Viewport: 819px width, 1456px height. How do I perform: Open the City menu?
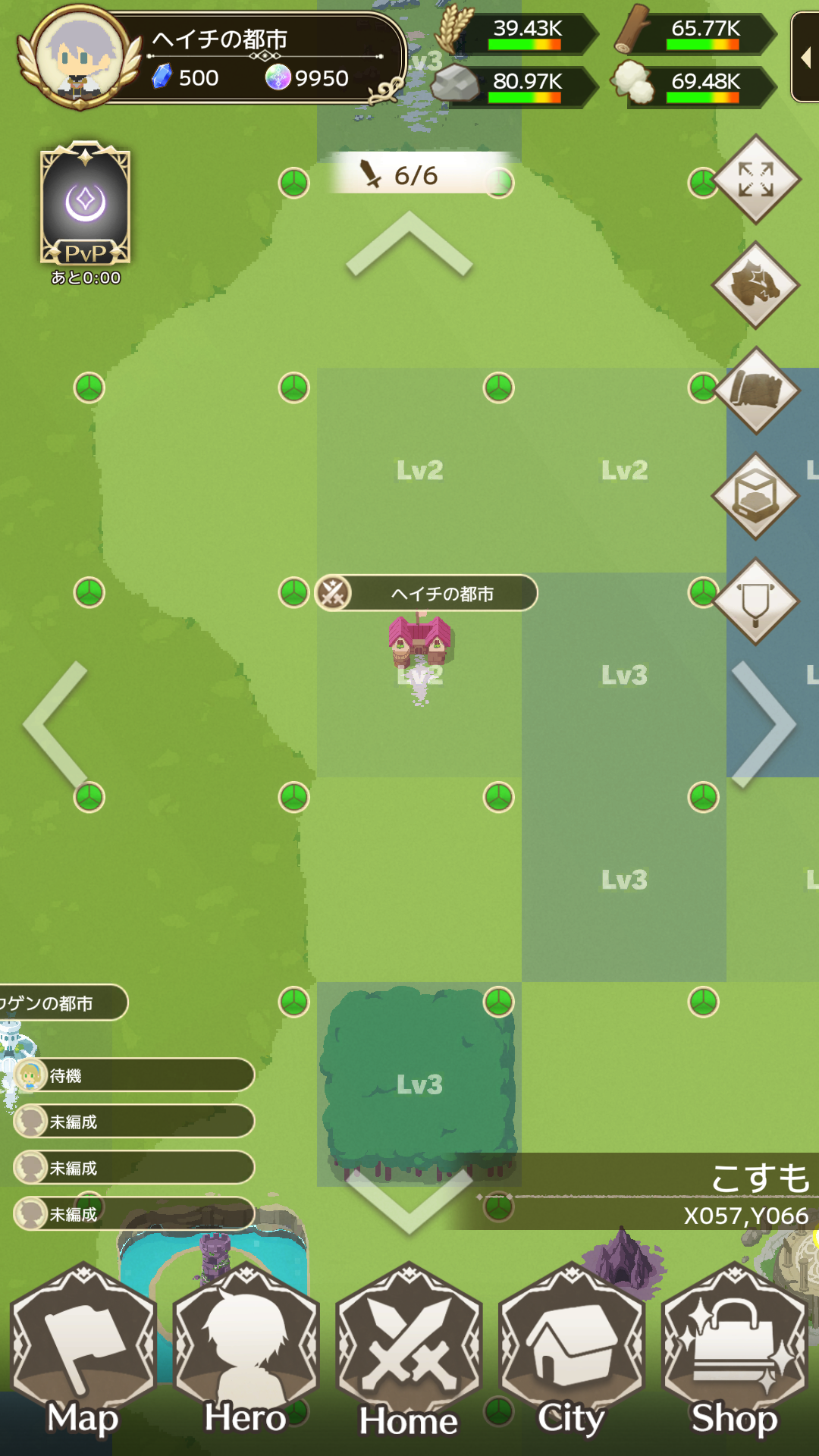tap(572, 1357)
